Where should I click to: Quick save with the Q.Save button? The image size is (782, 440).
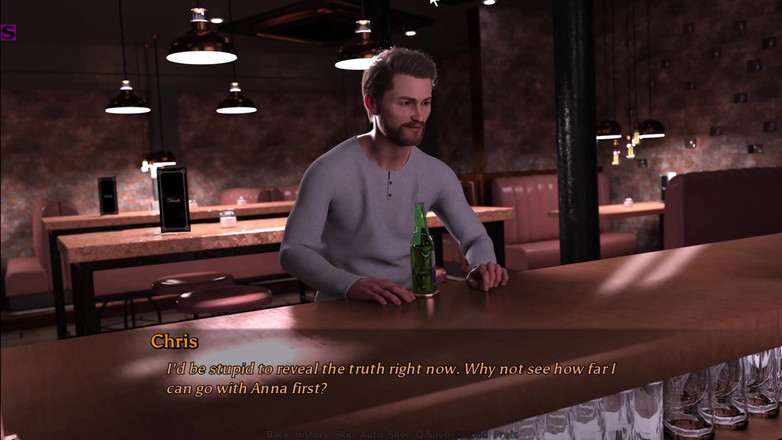point(433,435)
